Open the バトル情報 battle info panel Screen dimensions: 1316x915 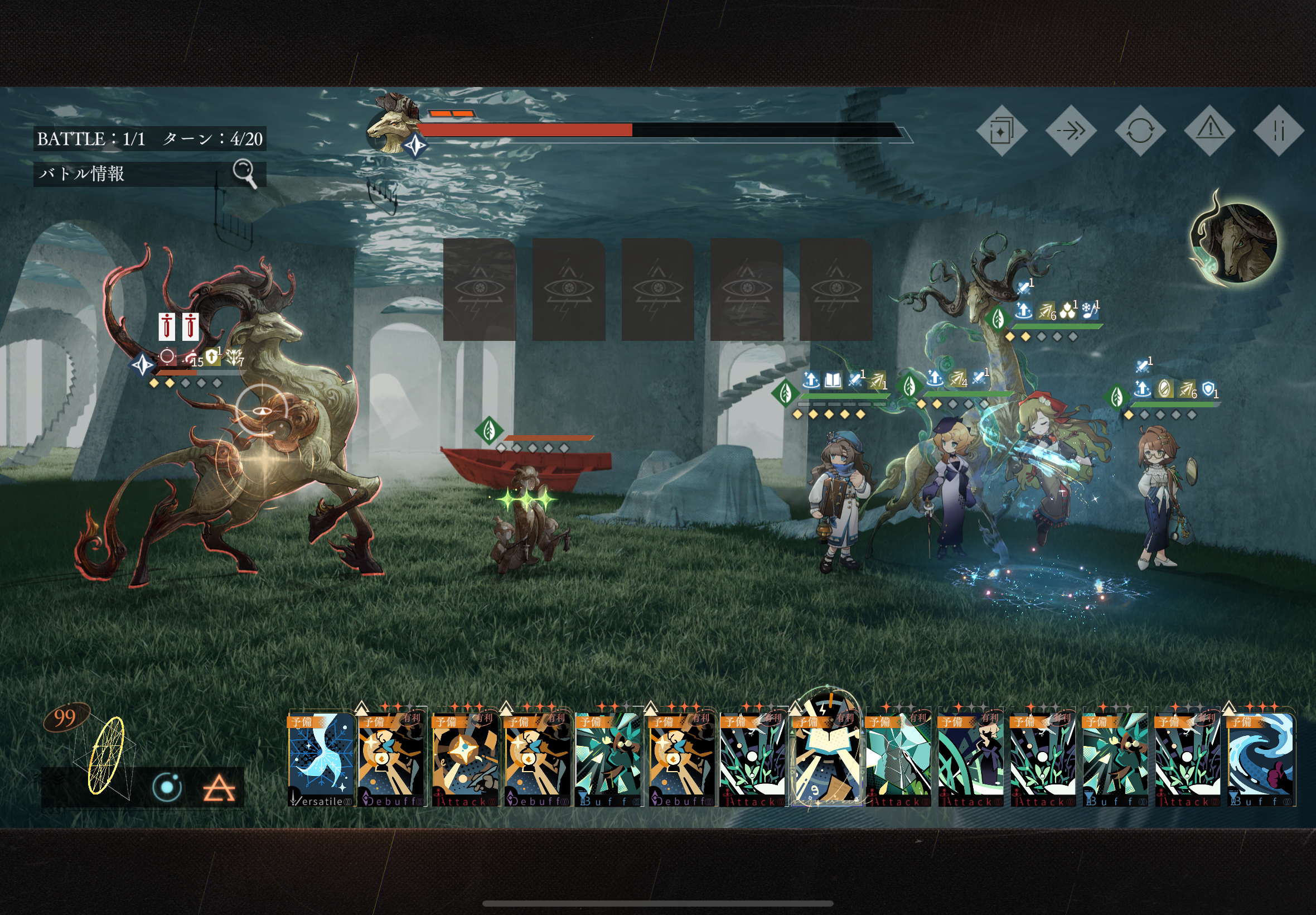tap(149, 173)
